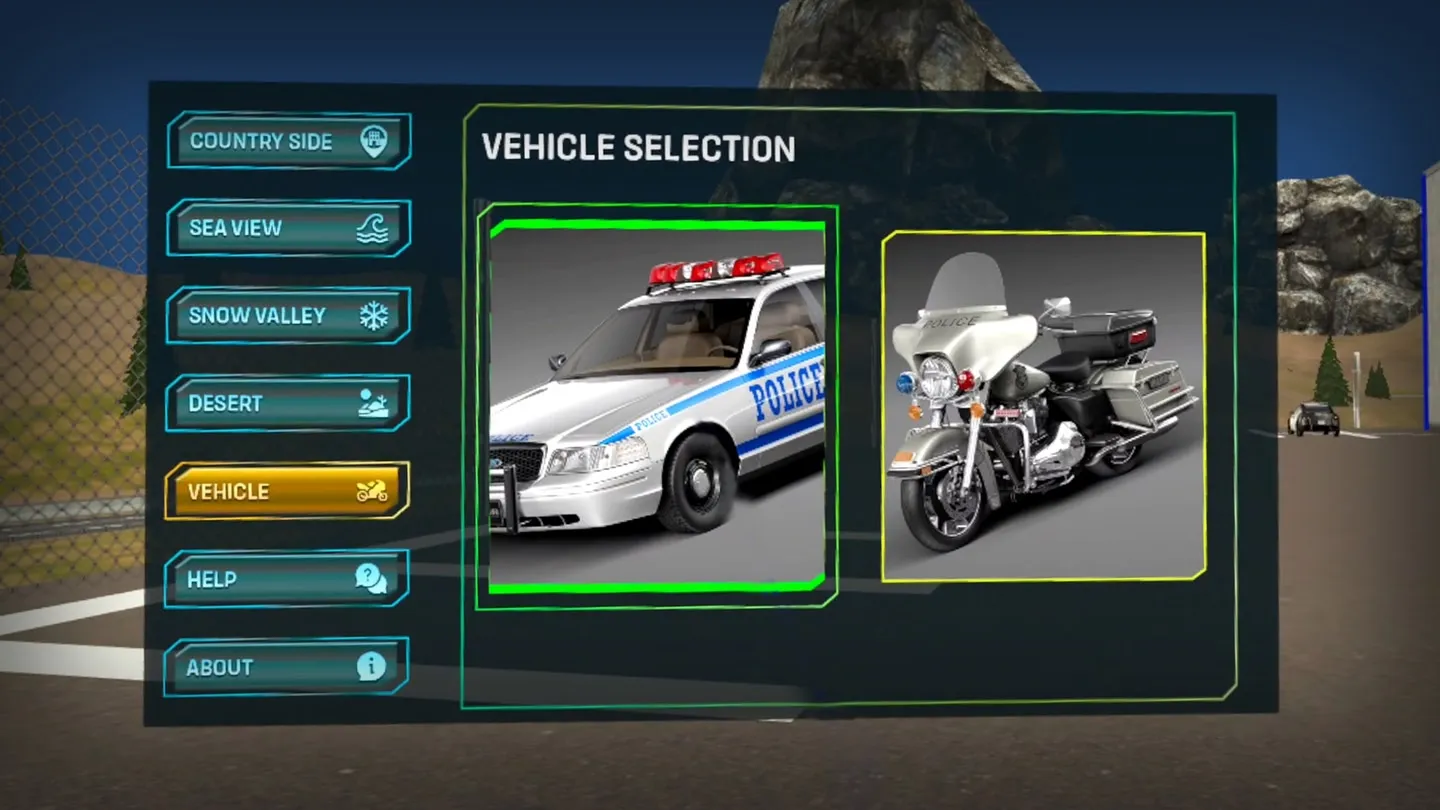The image size is (1440, 810).
Task: Open the Vehicle selection menu
Action: 287,491
